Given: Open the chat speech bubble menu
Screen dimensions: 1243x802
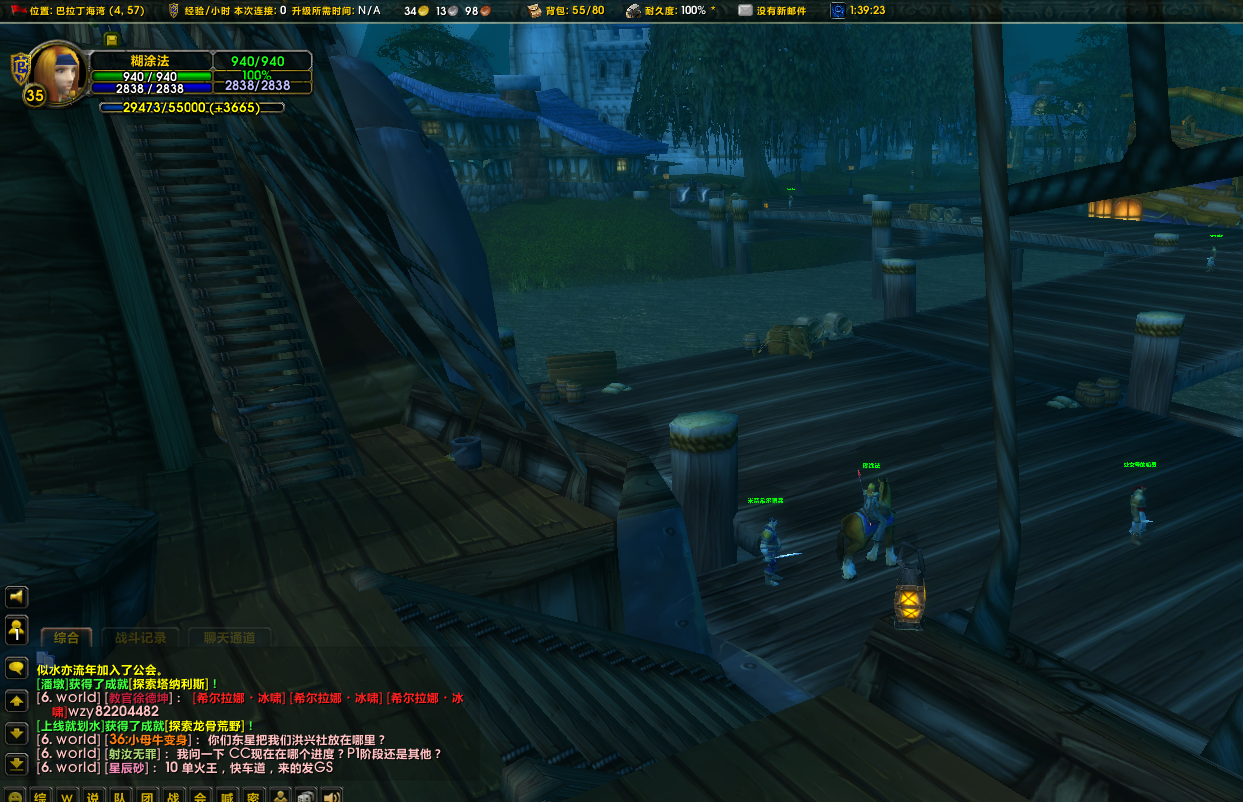Looking at the screenshot, I should [16, 667].
